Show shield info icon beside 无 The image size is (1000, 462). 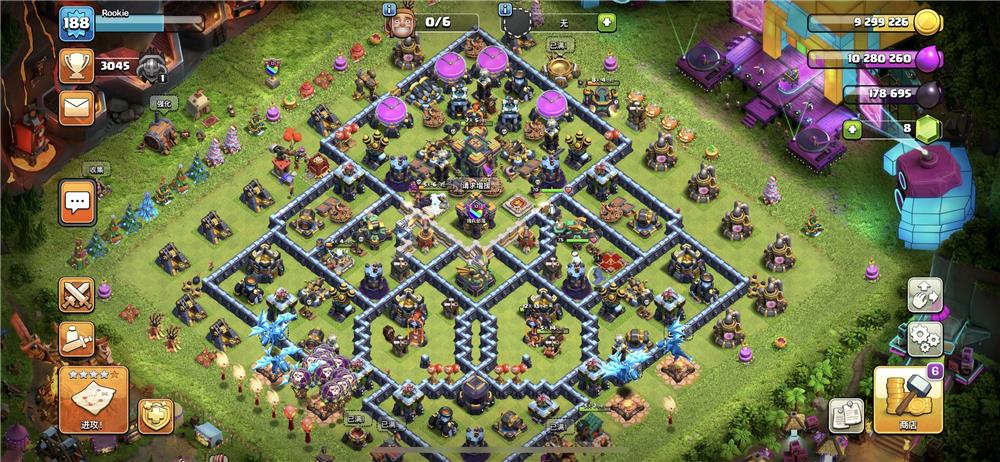click(506, 9)
